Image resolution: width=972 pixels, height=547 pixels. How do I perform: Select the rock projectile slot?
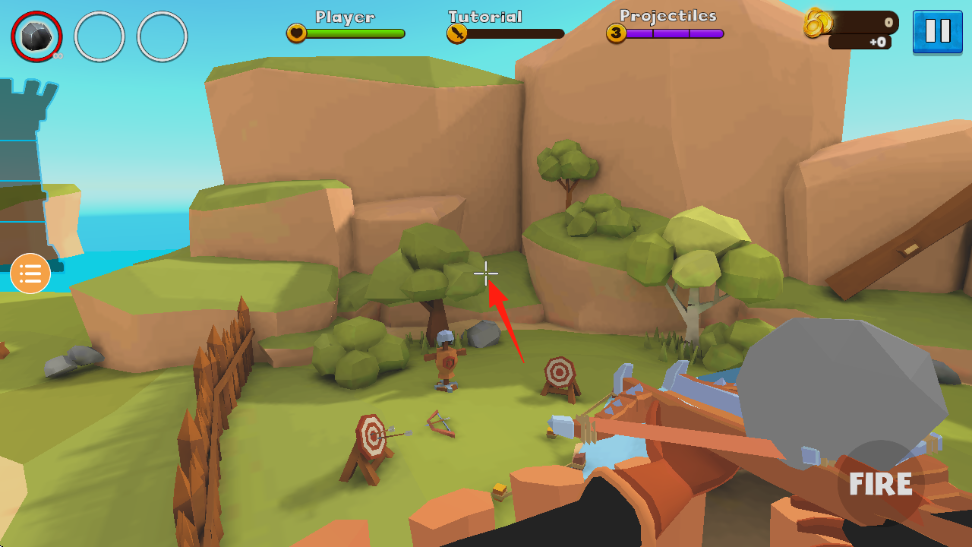coord(37,37)
